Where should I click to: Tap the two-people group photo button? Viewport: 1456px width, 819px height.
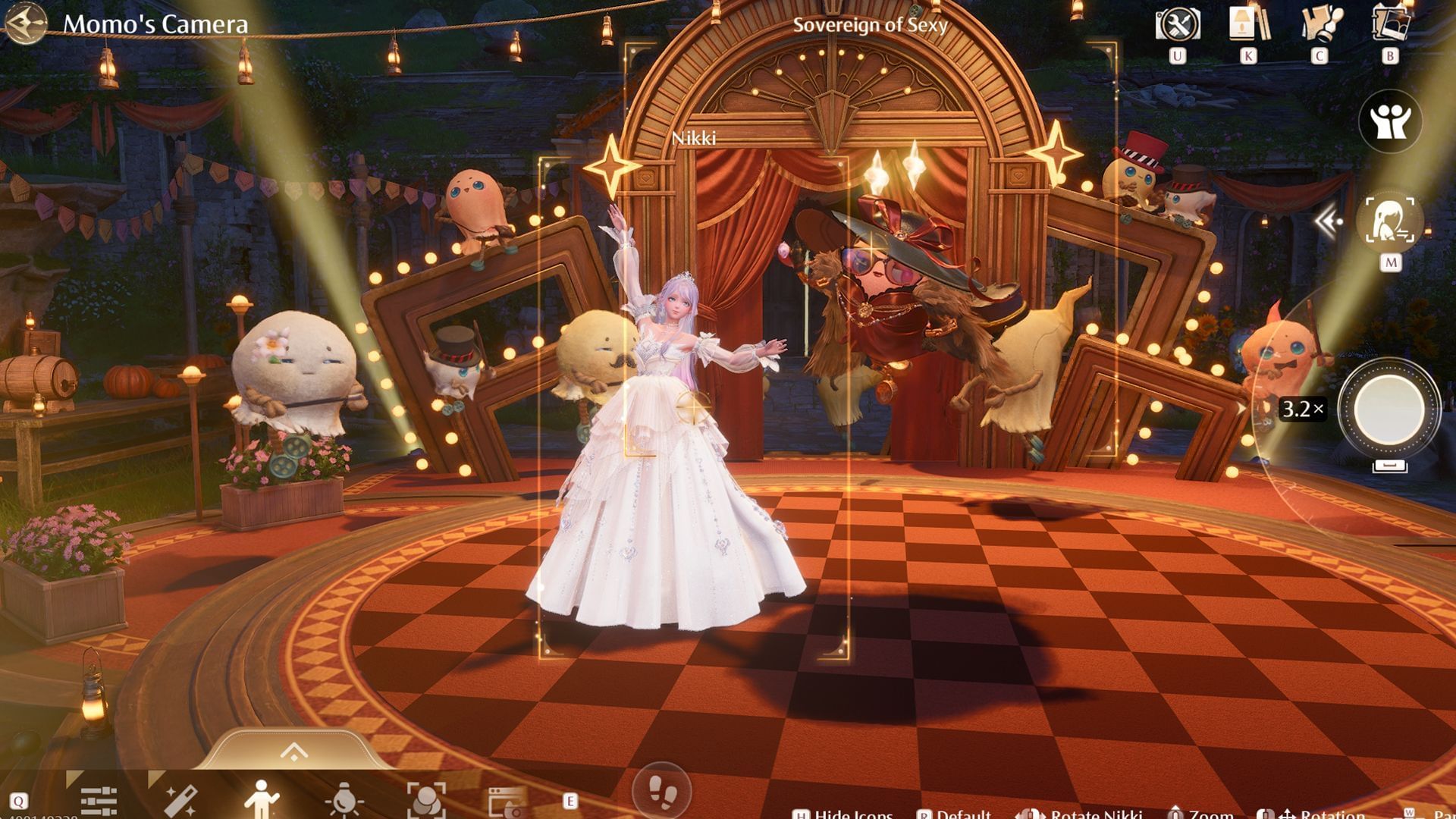click(x=1389, y=121)
